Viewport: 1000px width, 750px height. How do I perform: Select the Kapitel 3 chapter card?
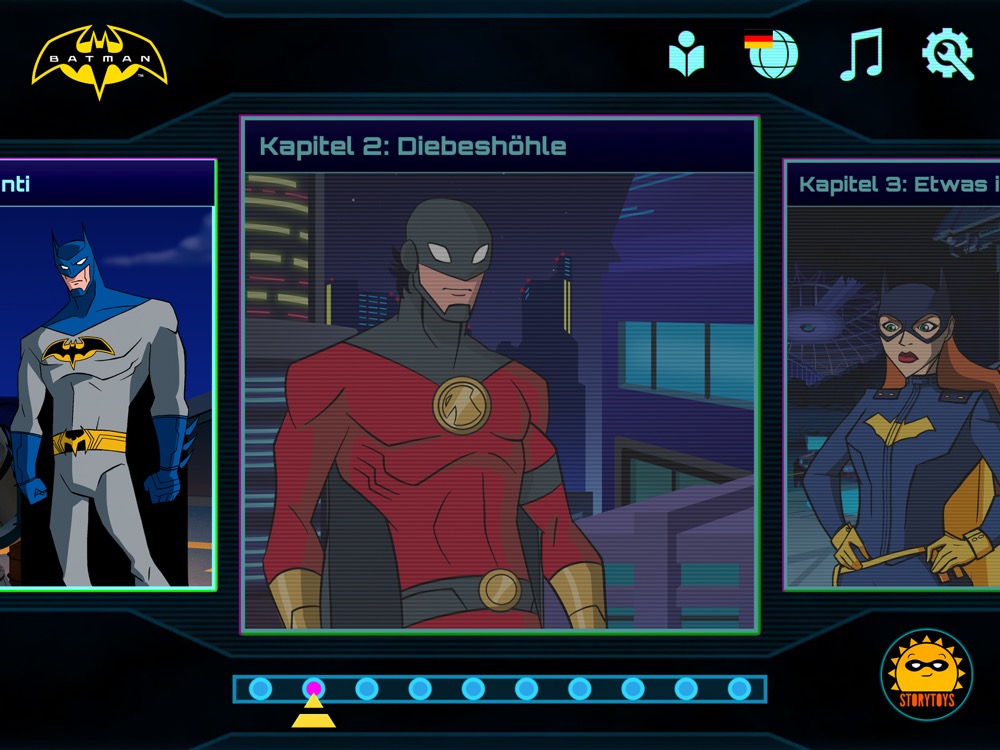click(x=892, y=375)
